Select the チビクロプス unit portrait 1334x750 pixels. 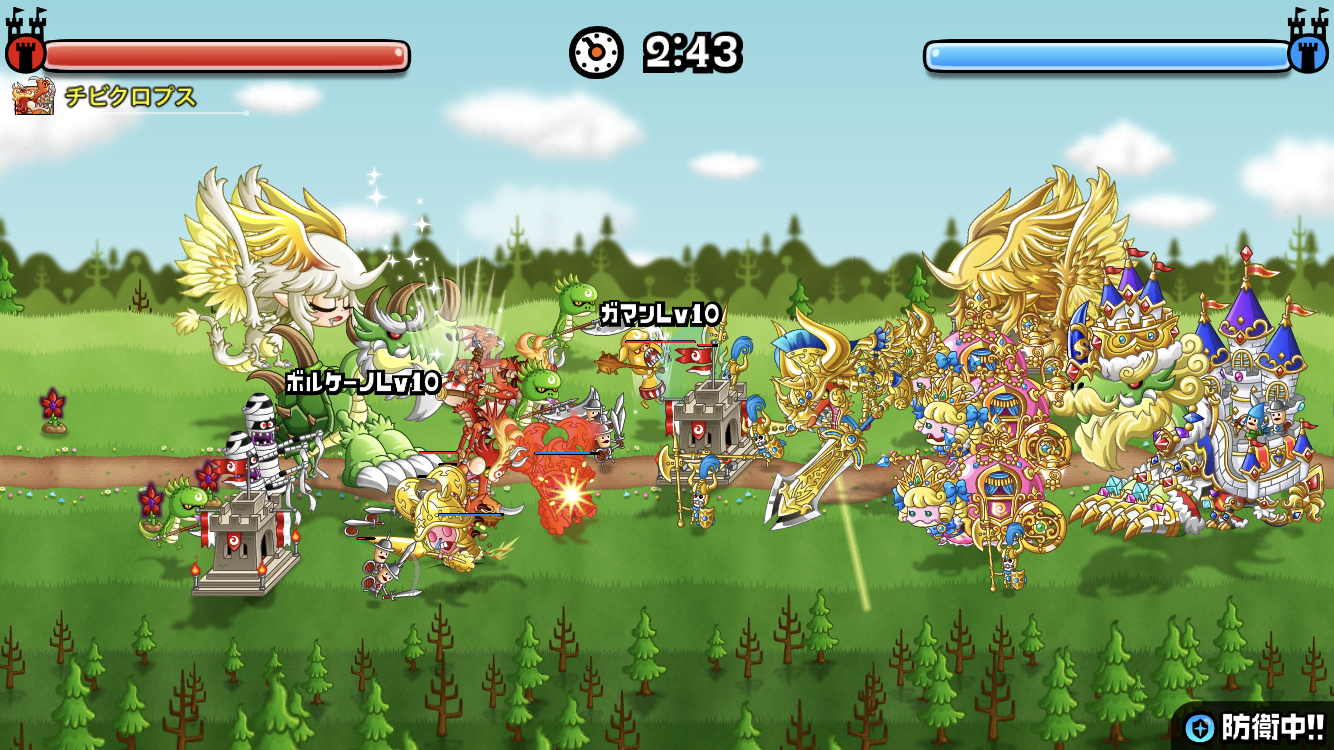(x=33, y=98)
